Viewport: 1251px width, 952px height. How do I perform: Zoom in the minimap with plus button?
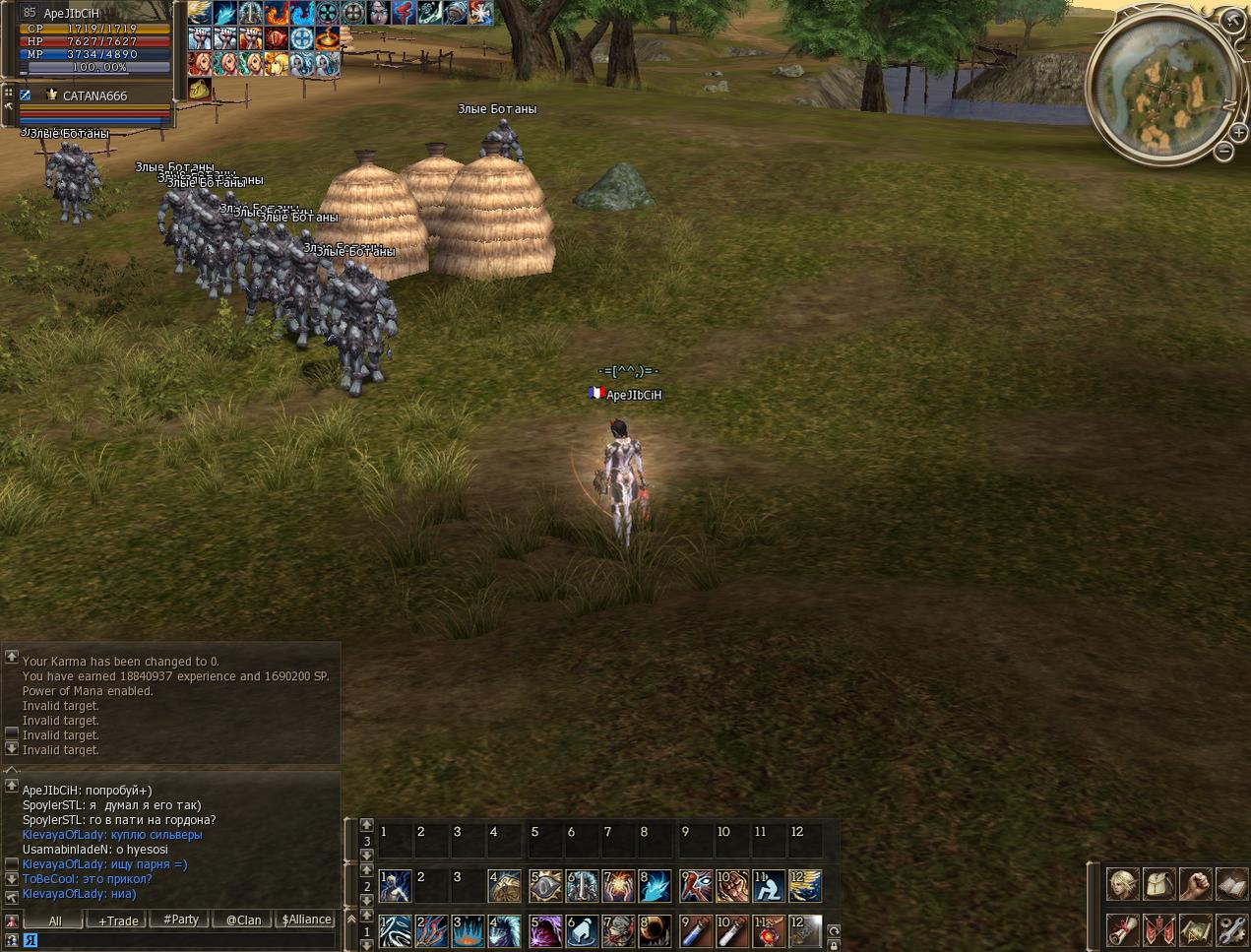coord(1237,133)
